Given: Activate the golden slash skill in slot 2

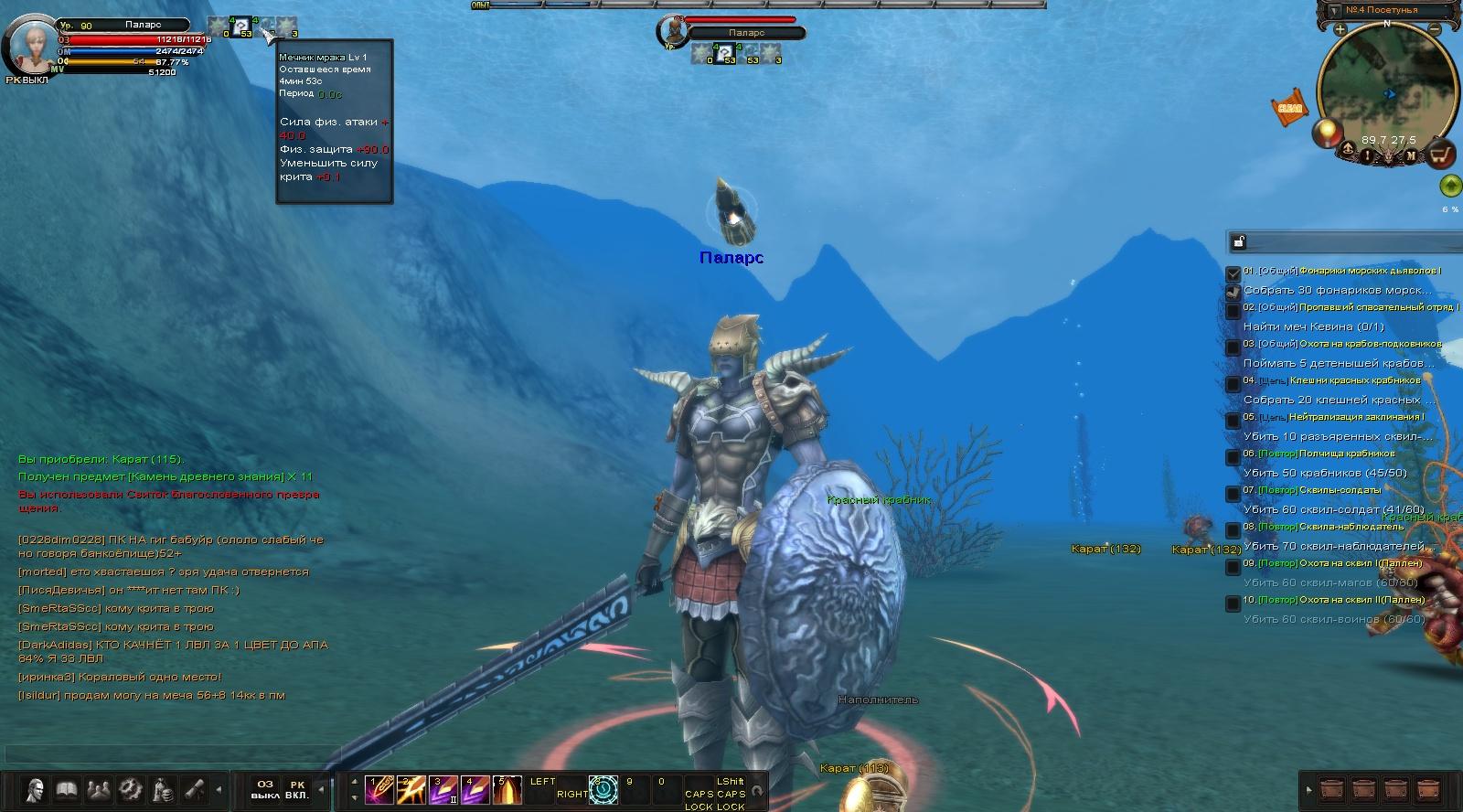Looking at the screenshot, I should click(411, 790).
